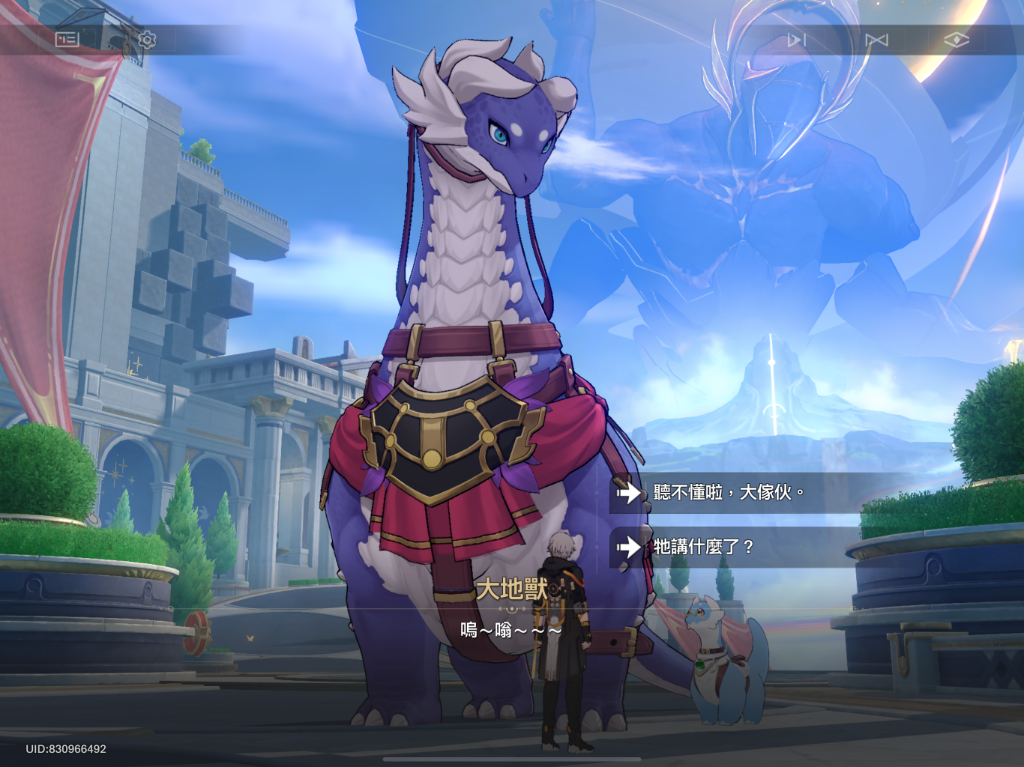The width and height of the screenshot is (1024, 767).
Task: Open the dialogue log icon
Action: 67,40
